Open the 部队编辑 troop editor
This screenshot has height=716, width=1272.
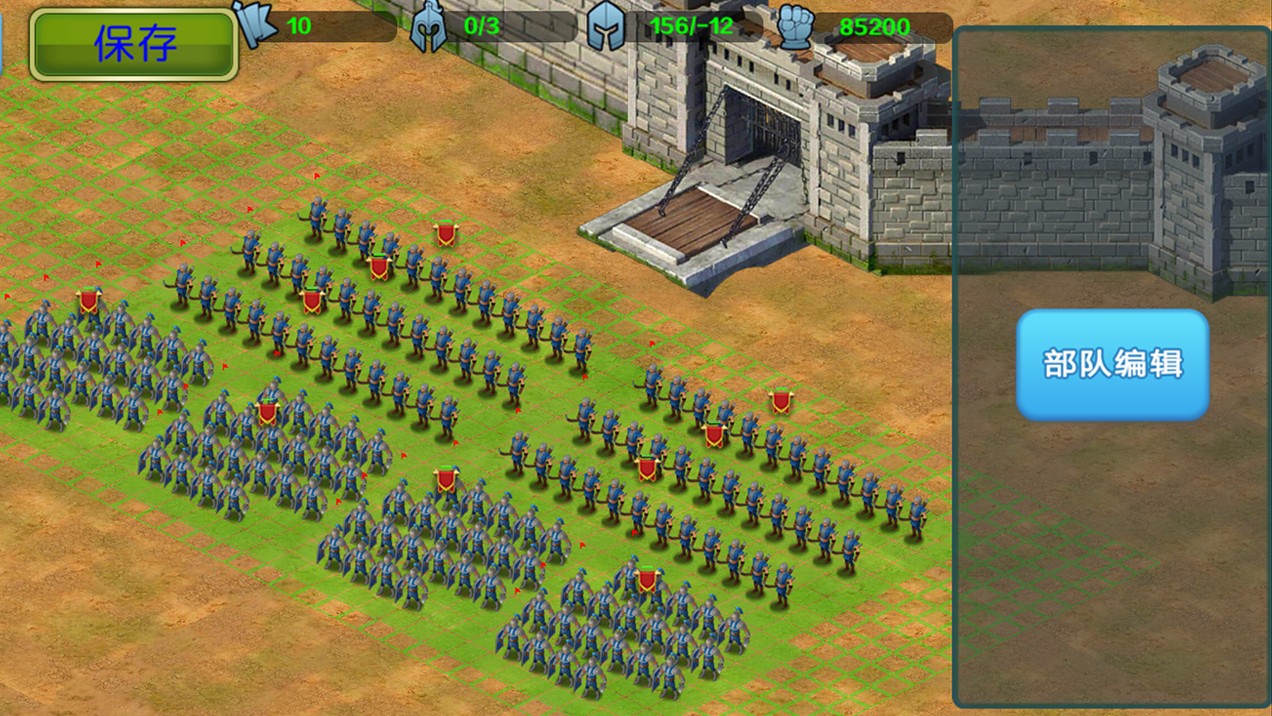[x=1112, y=364]
